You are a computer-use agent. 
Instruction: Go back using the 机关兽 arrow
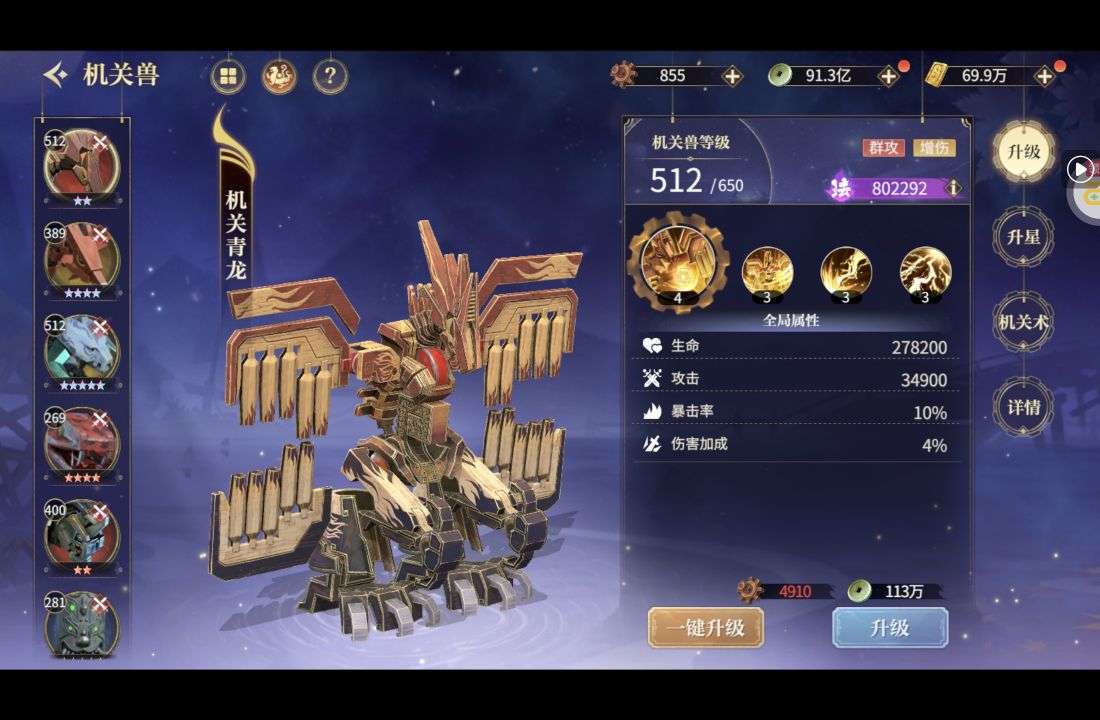[x=56, y=74]
